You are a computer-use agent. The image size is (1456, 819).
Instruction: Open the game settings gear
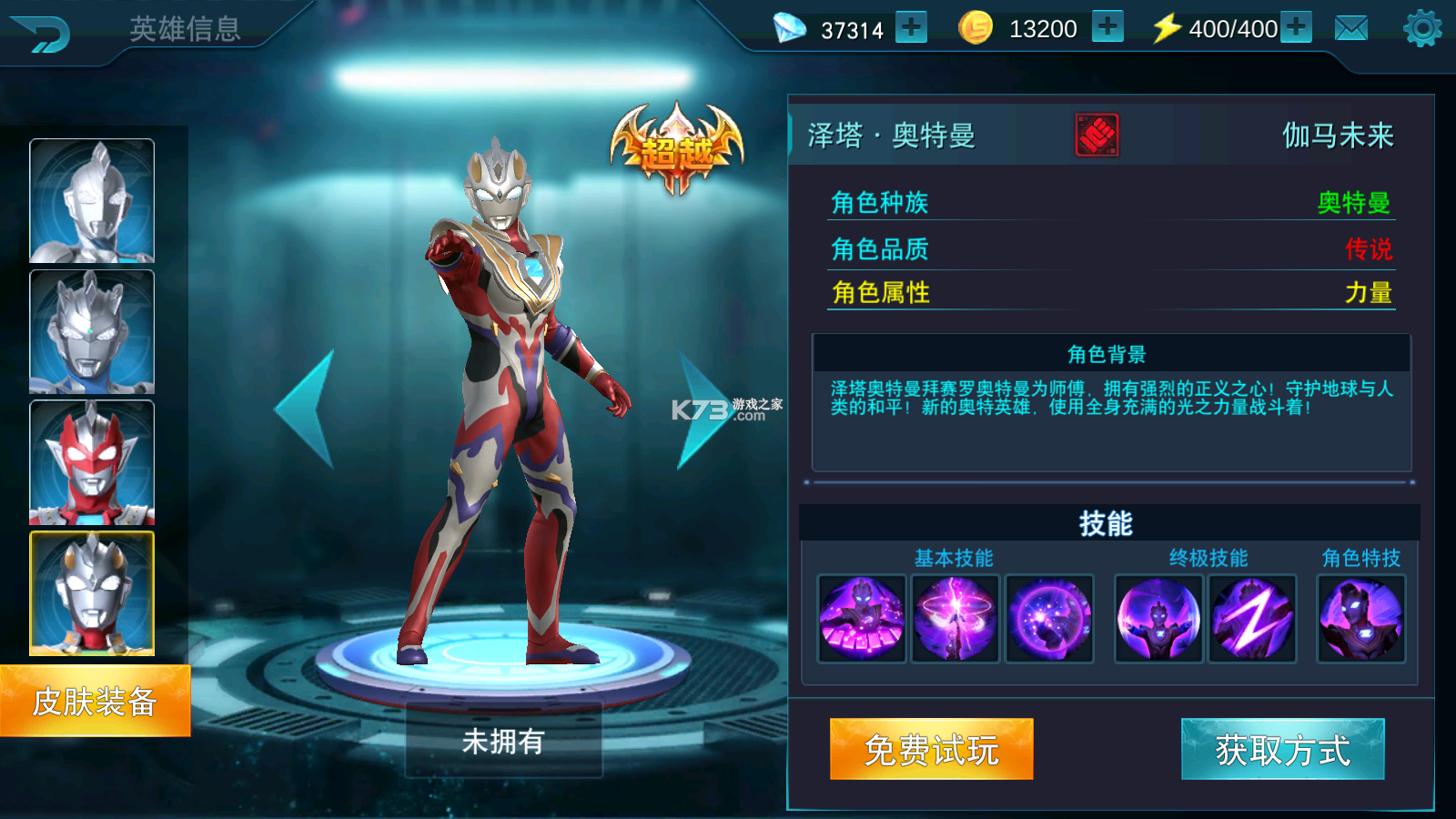(x=1422, y=28)
